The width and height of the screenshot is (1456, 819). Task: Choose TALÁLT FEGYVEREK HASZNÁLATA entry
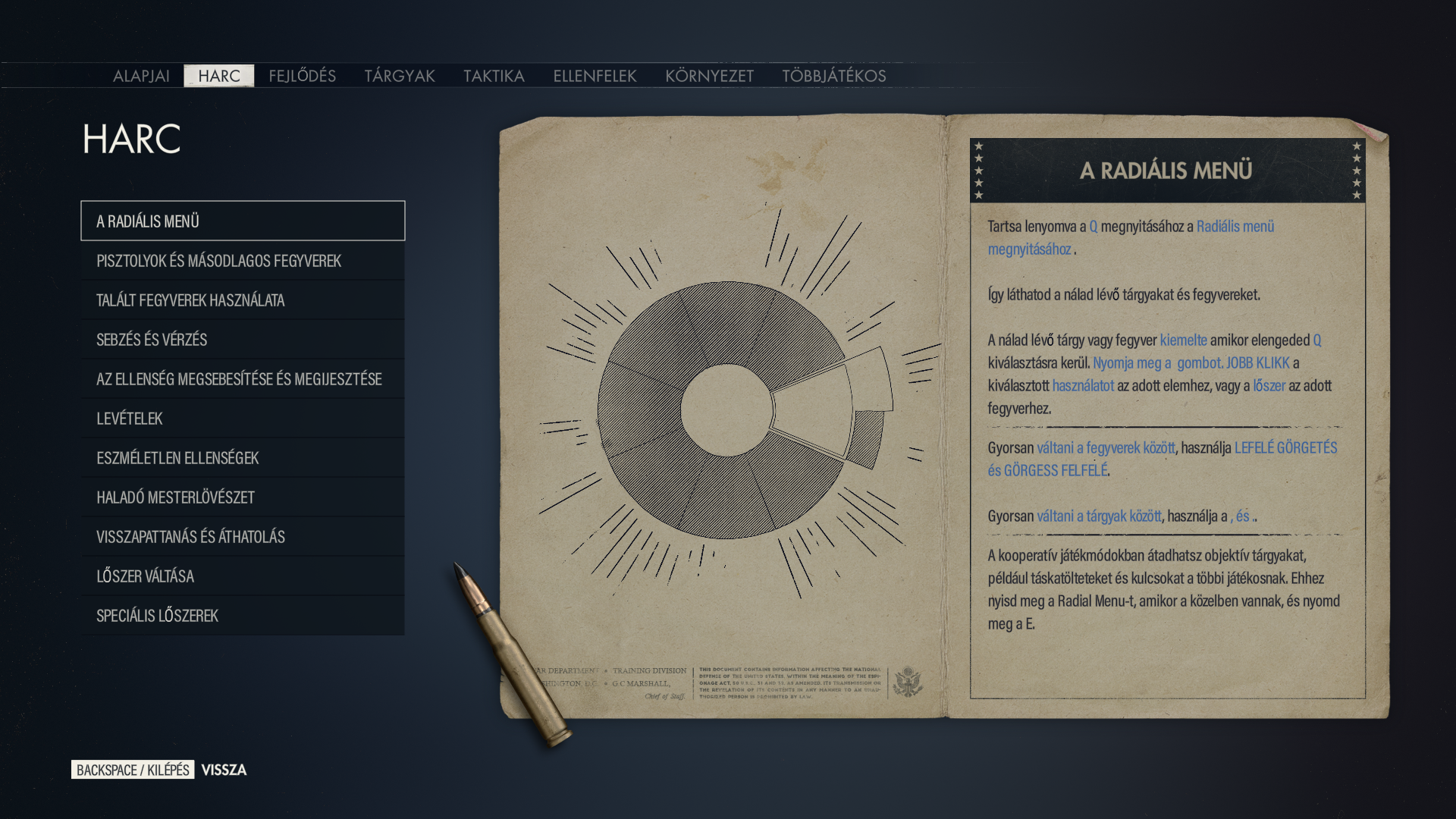(x=243, y=300)
